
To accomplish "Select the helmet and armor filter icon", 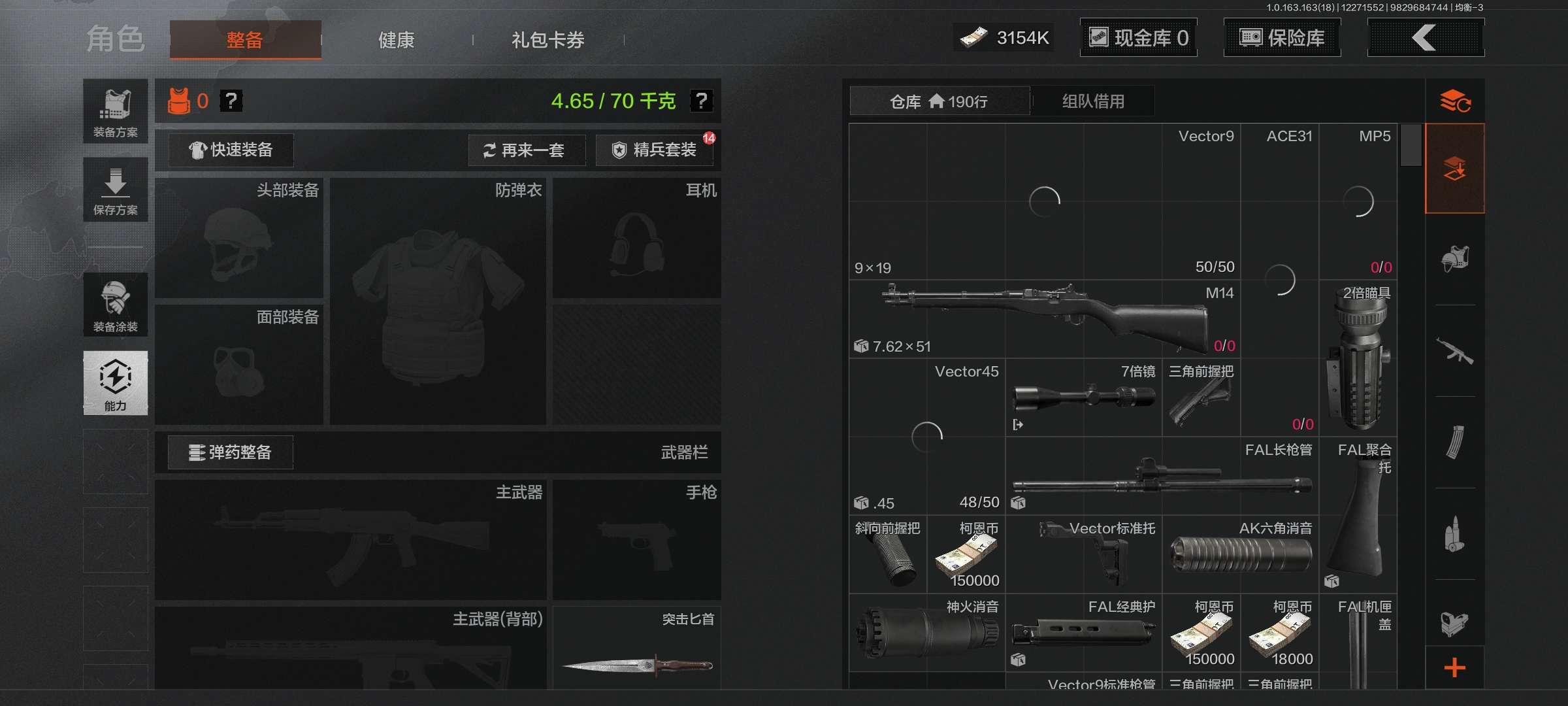I will 1455,258.
